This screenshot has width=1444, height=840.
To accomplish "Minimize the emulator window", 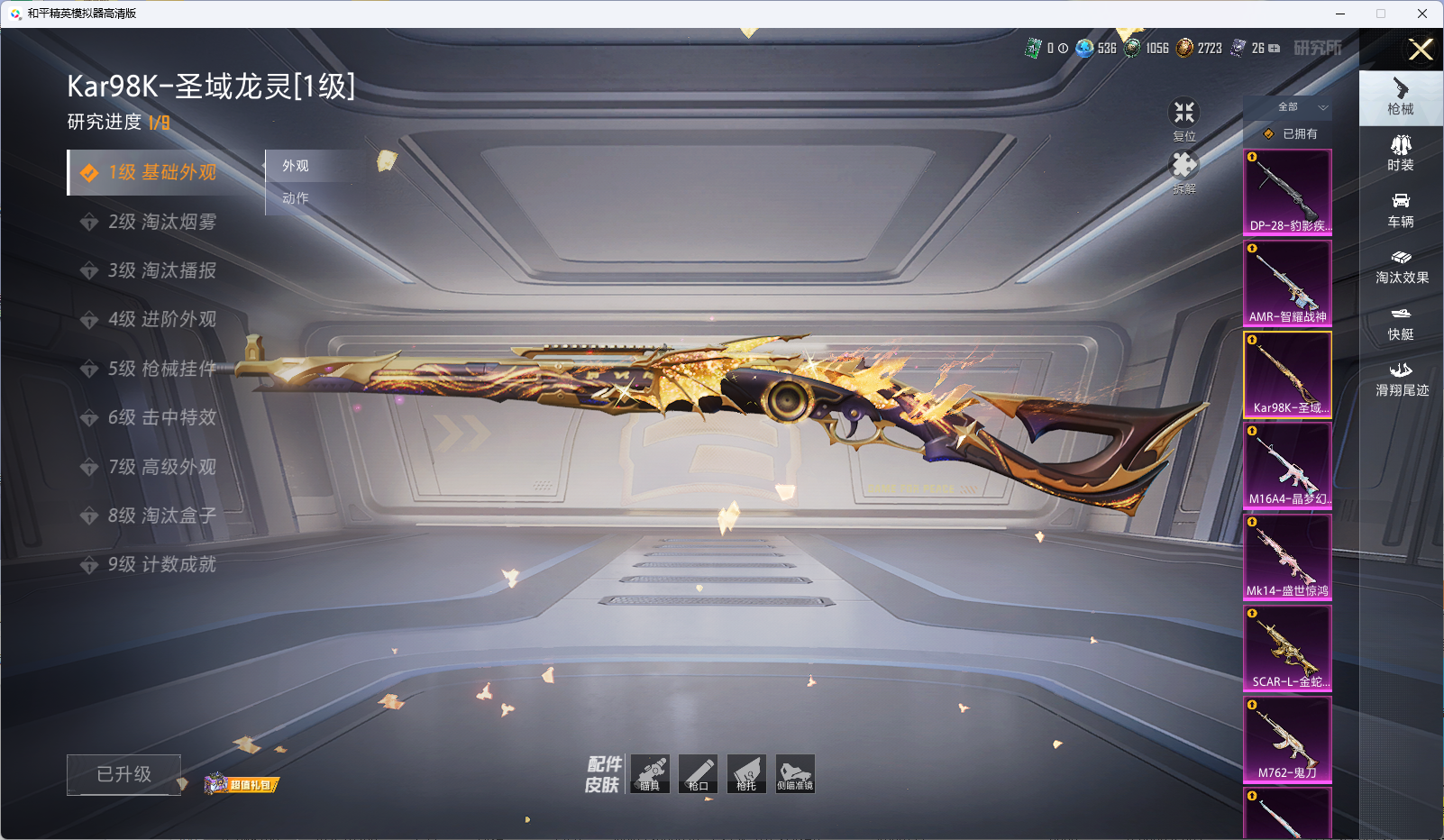I will pos(1339,14).
